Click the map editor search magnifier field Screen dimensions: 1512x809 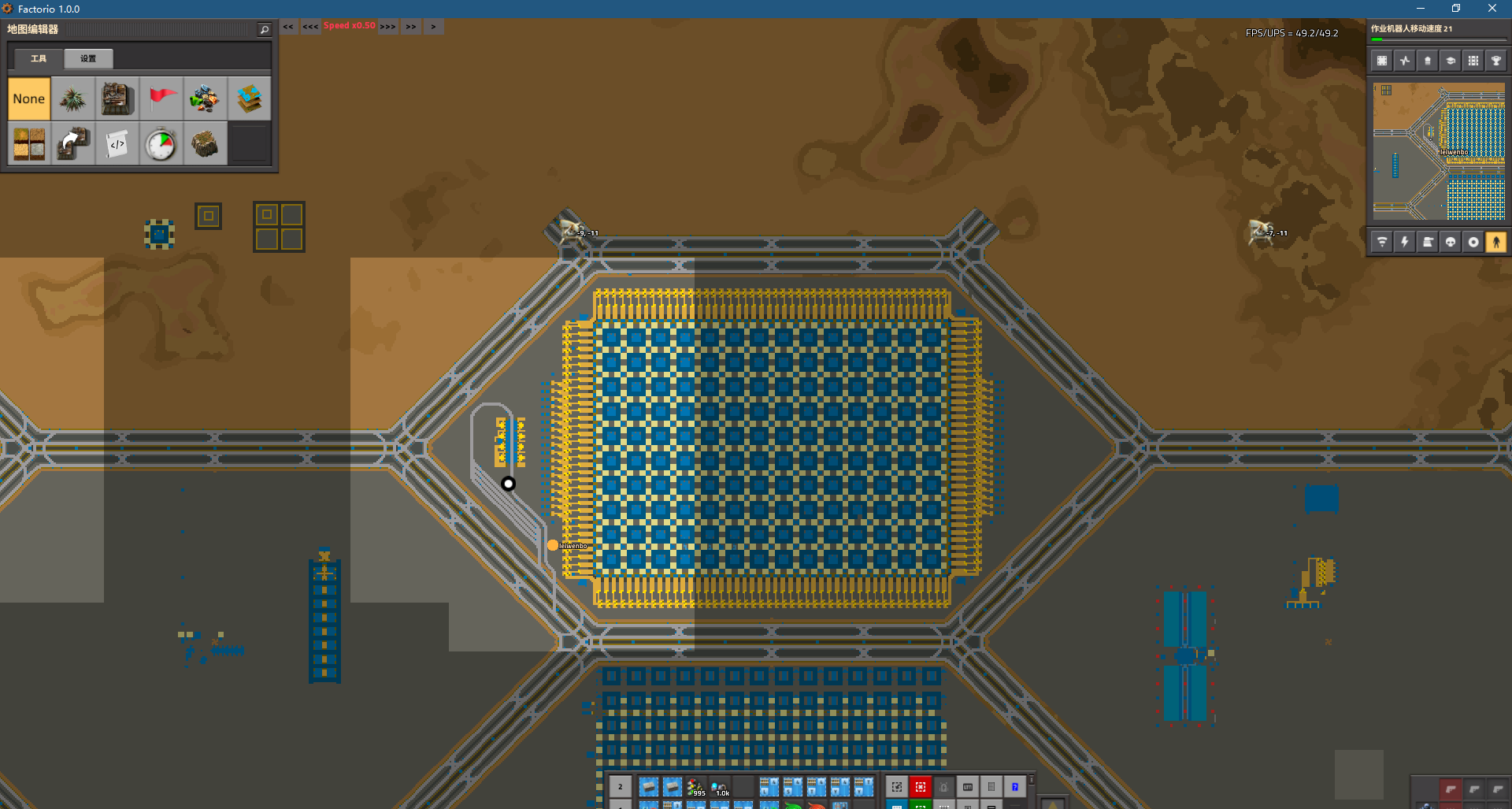click(264, 28)
